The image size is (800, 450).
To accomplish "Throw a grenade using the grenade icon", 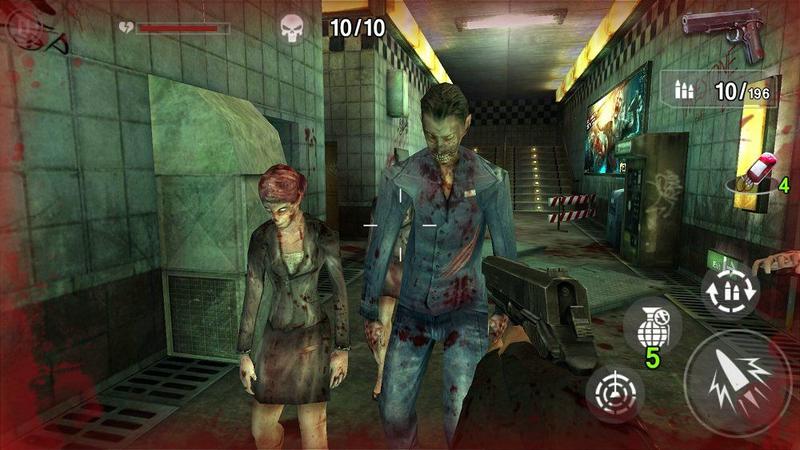I will pos(652,326).
